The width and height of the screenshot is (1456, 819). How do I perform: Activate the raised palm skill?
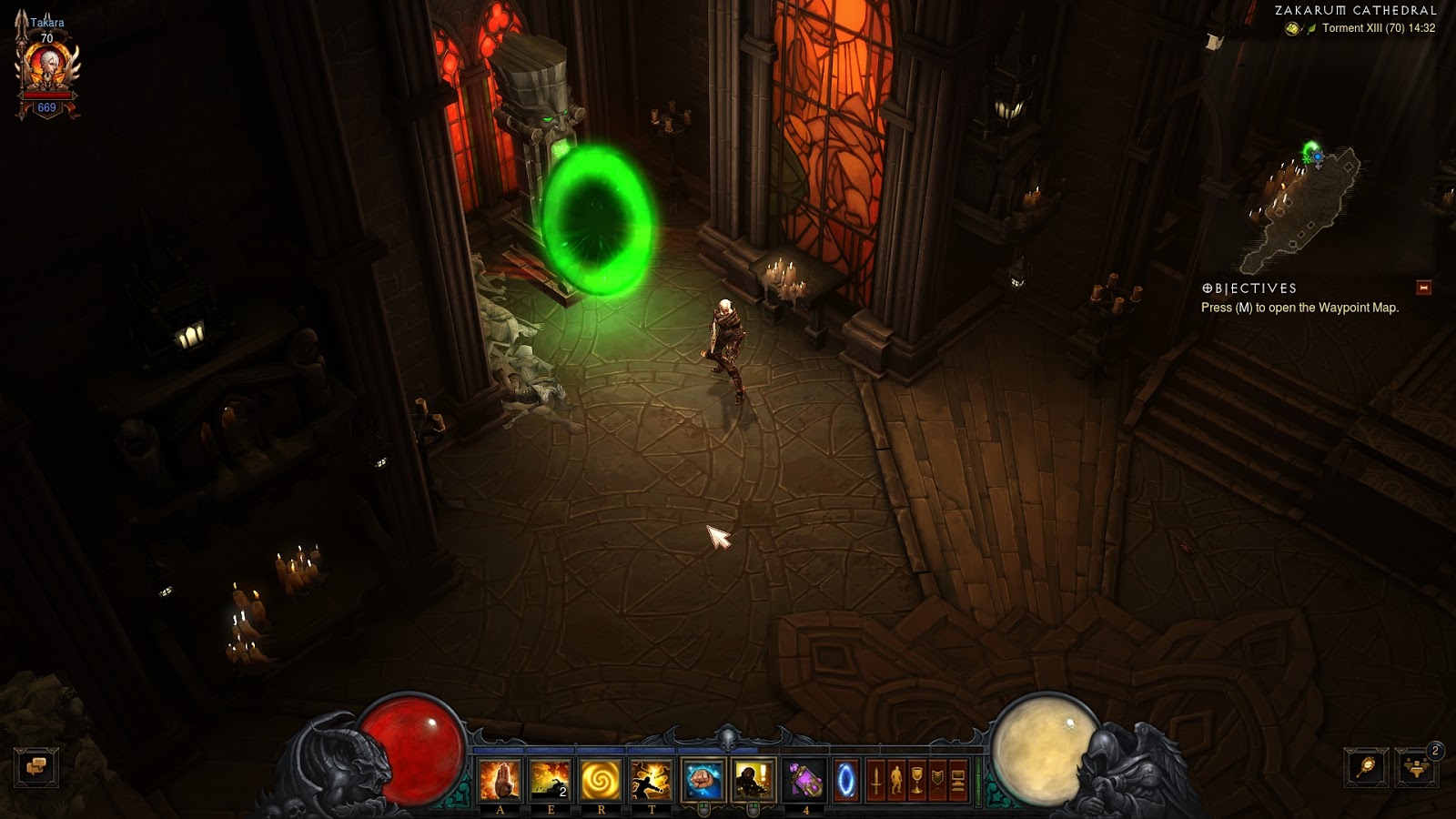[x=500, y=780]
